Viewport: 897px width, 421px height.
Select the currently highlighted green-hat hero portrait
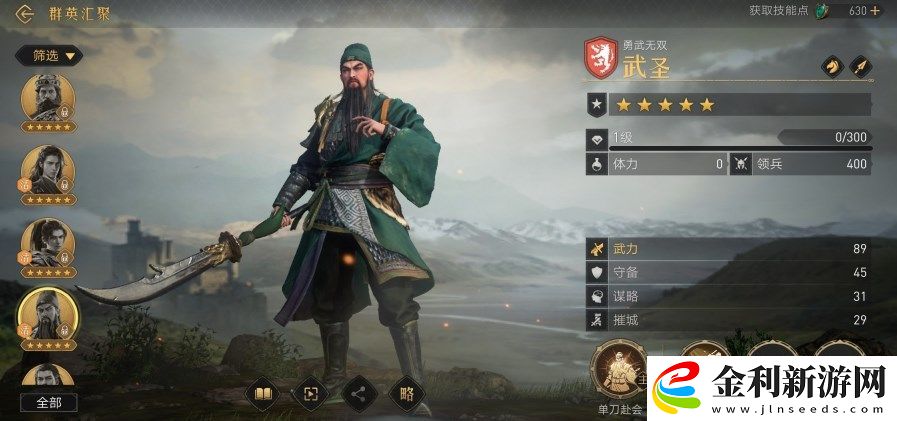pyautogui.click(x=47, y=315)
